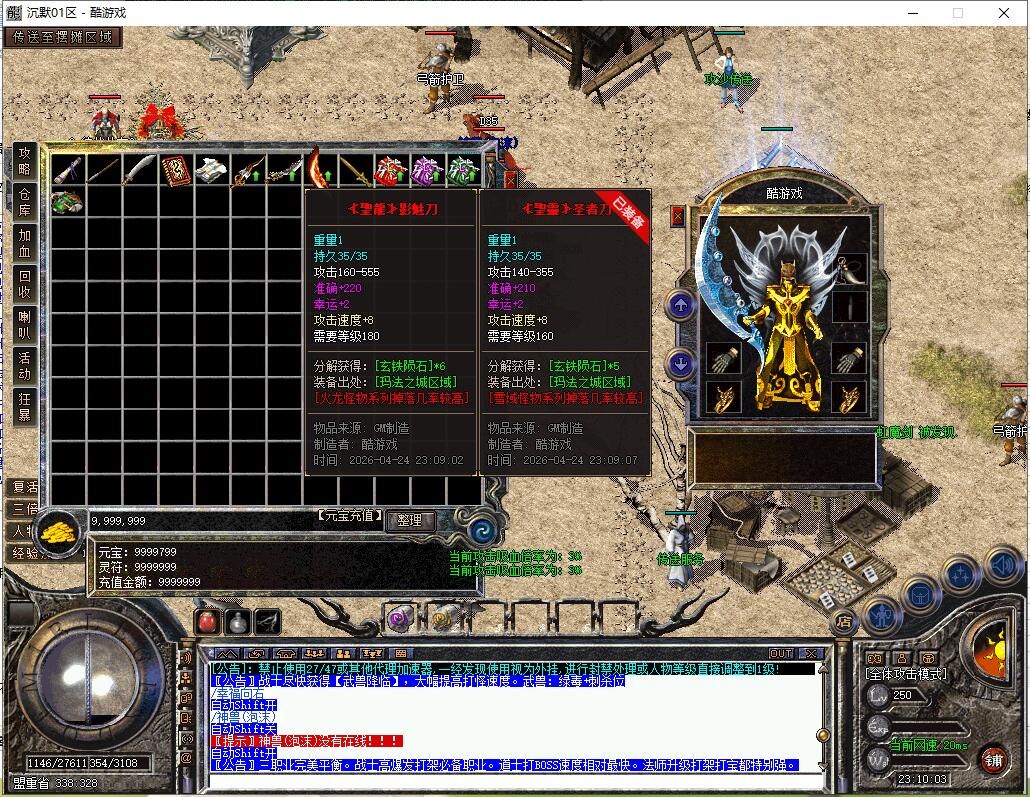
Task: Activate the 狂暴 berserk button
Action: pos(25,407)
